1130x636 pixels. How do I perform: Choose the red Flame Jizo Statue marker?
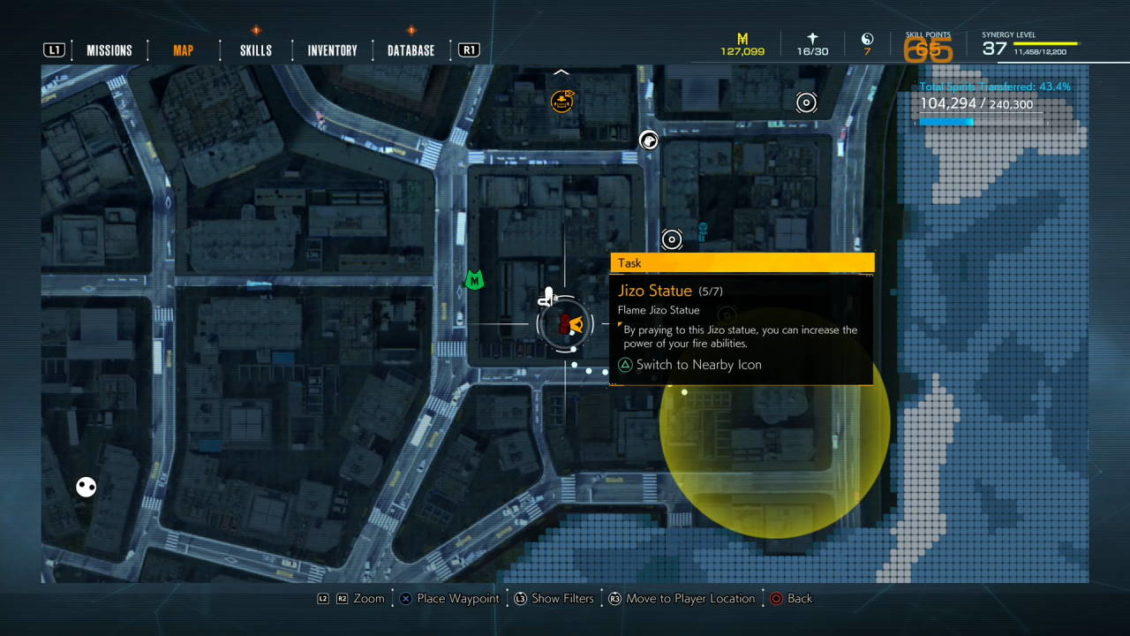563,324
